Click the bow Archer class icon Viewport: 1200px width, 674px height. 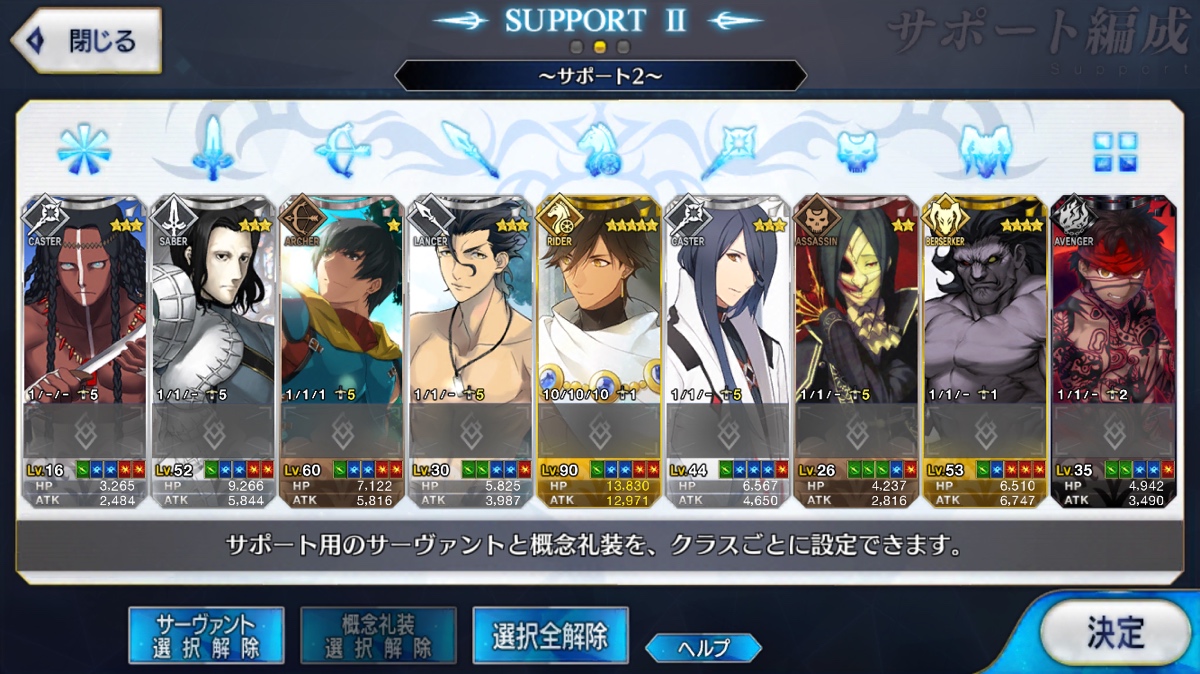341,150
